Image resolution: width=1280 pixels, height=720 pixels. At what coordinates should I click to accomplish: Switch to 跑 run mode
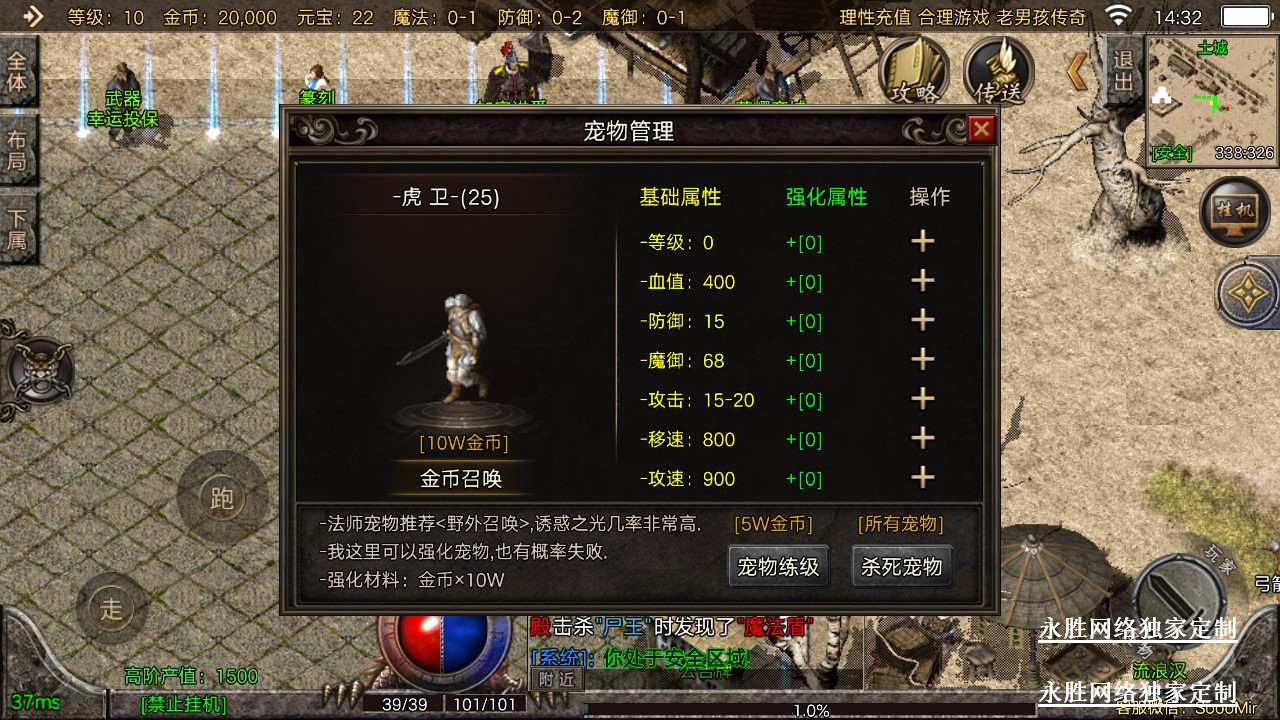pyautogui.click(x=222, y=498)
